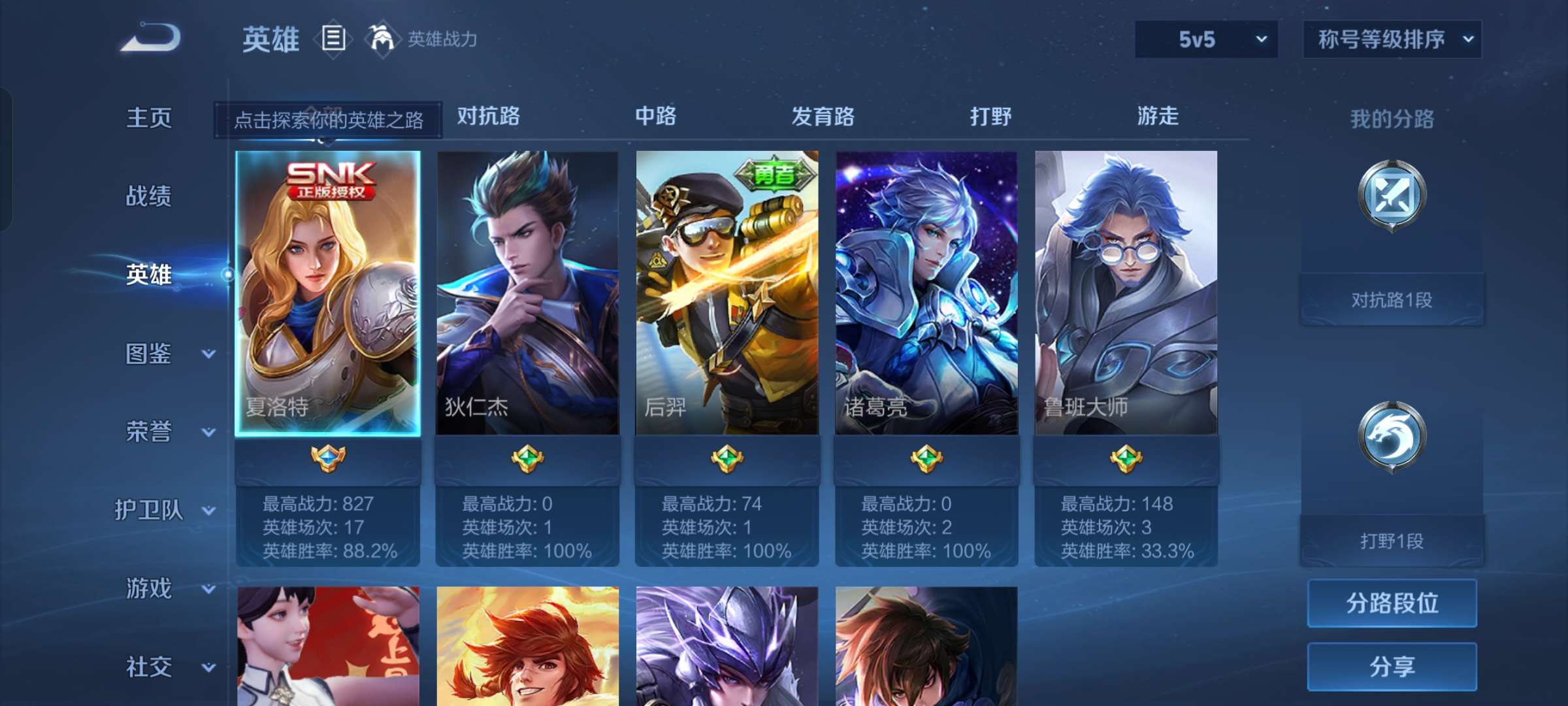Click the rank badge under 鲁班大师
1568x706 pixels.
(1125, 460)
